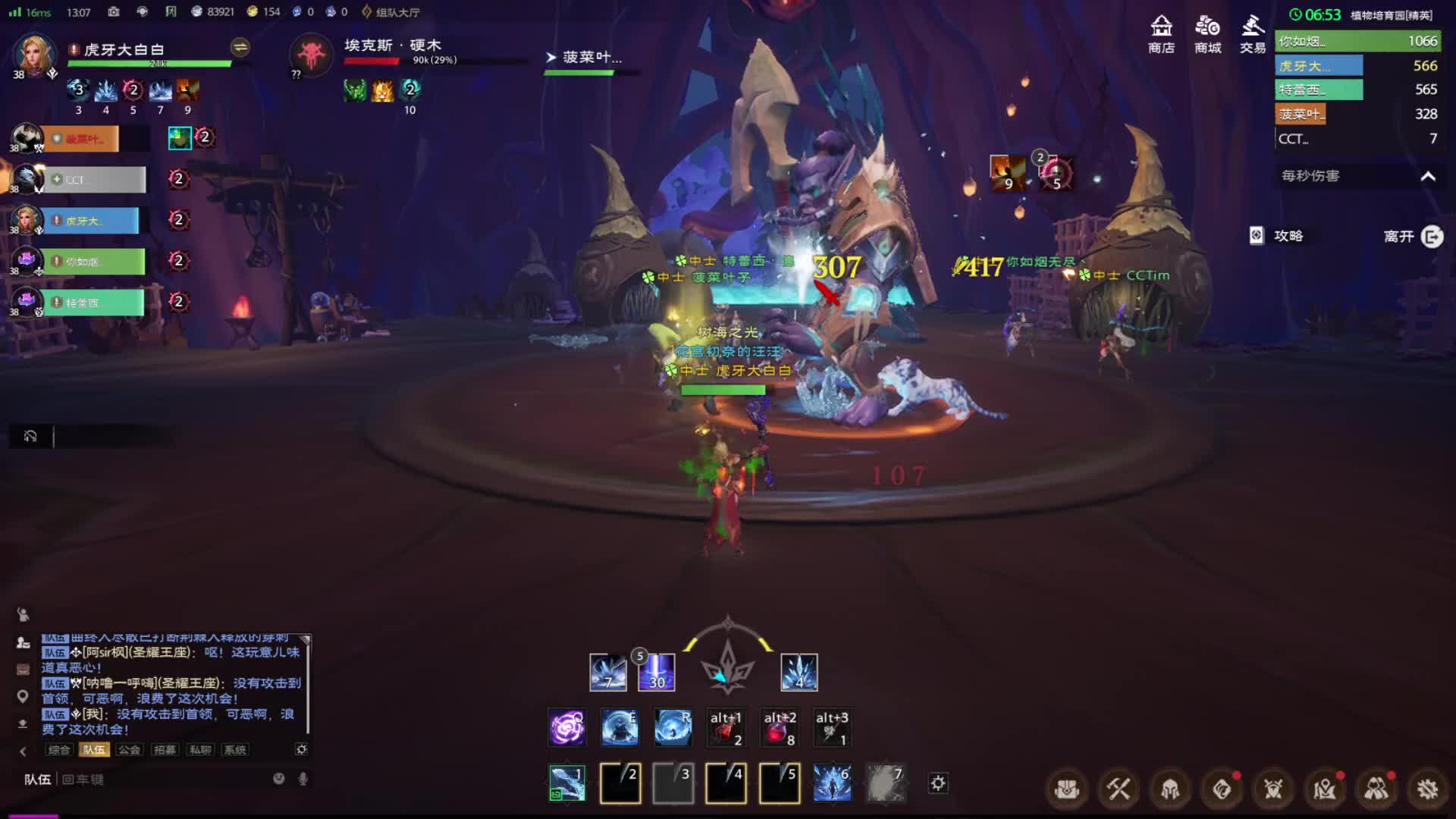Switch chat to the 系统 system tab
This screenshot has width=1456, height=819.
click(x=235, y=750)
